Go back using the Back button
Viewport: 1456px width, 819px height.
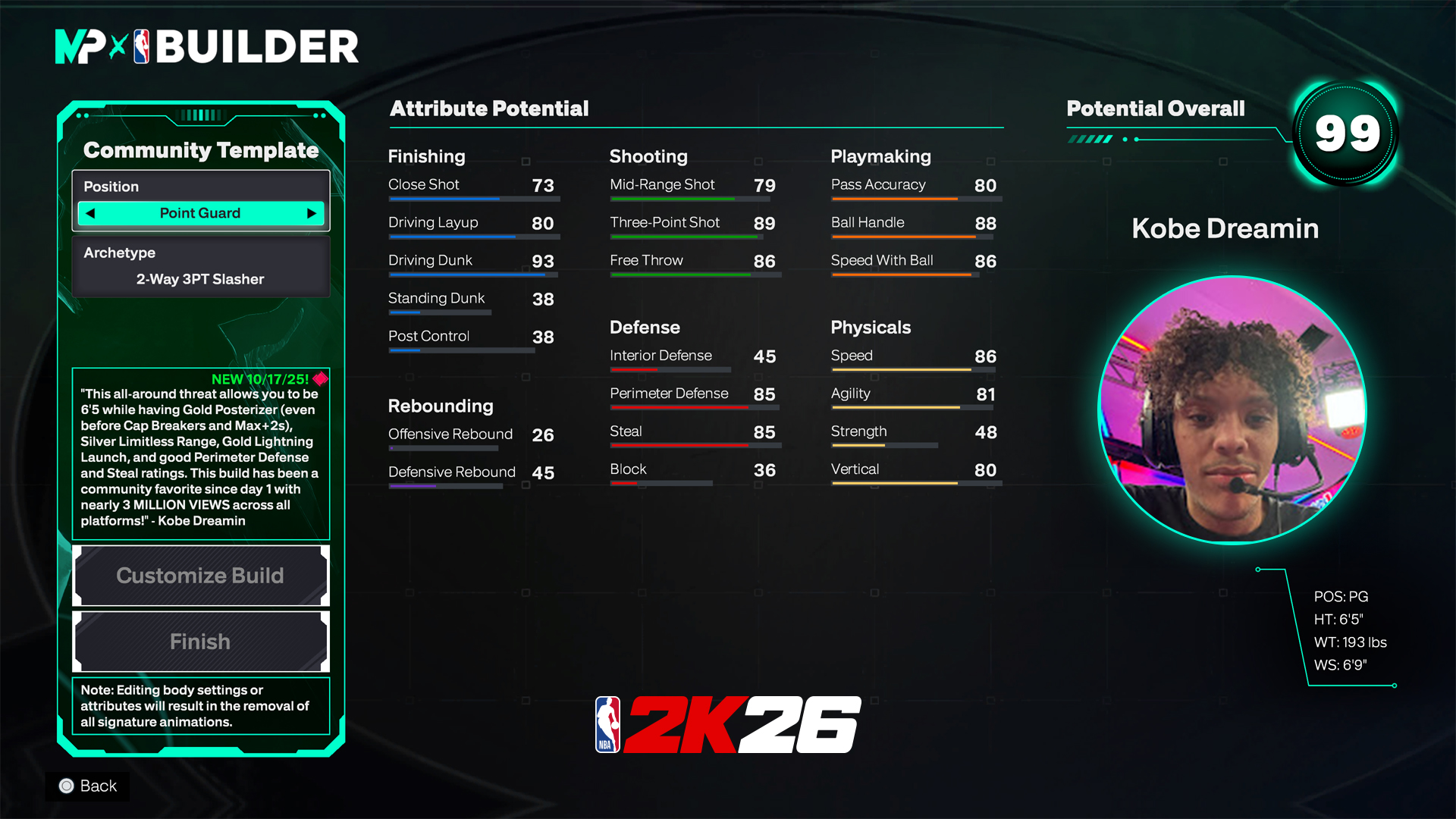(88, 786)
